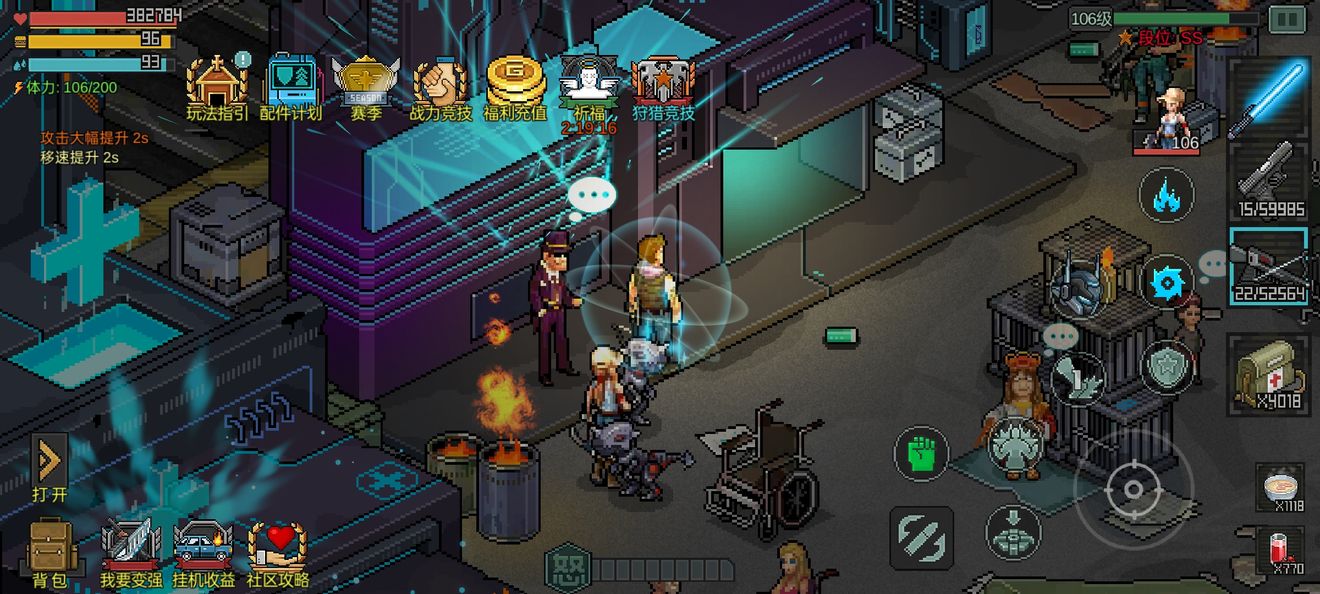The height and width of the screenshot is (594, 1320).
Task: Open 狩猎竞技 hunting arena
Action: click(663, 84)
